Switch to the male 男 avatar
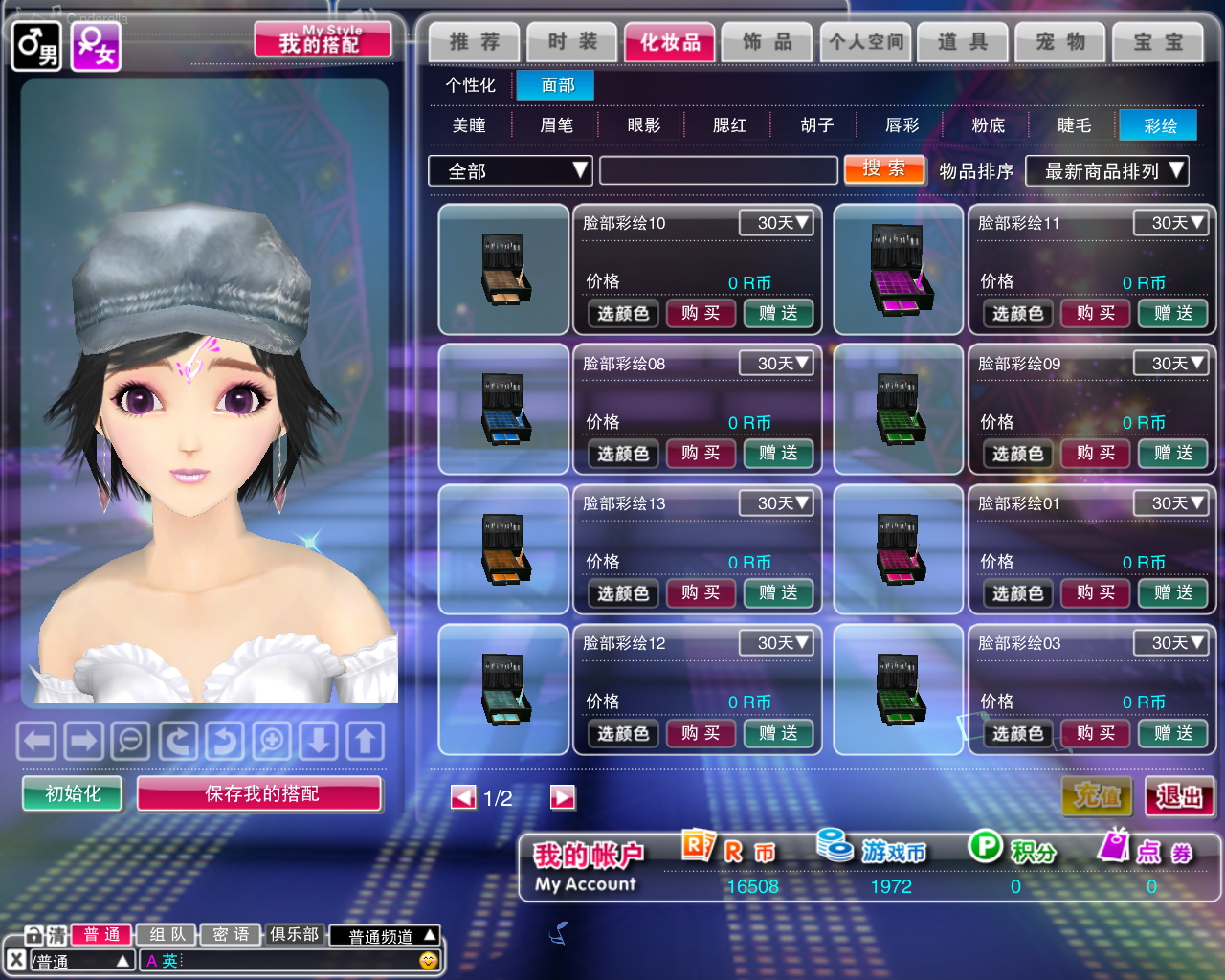The height and width of the screenshot is (980, 1225). 36,45
